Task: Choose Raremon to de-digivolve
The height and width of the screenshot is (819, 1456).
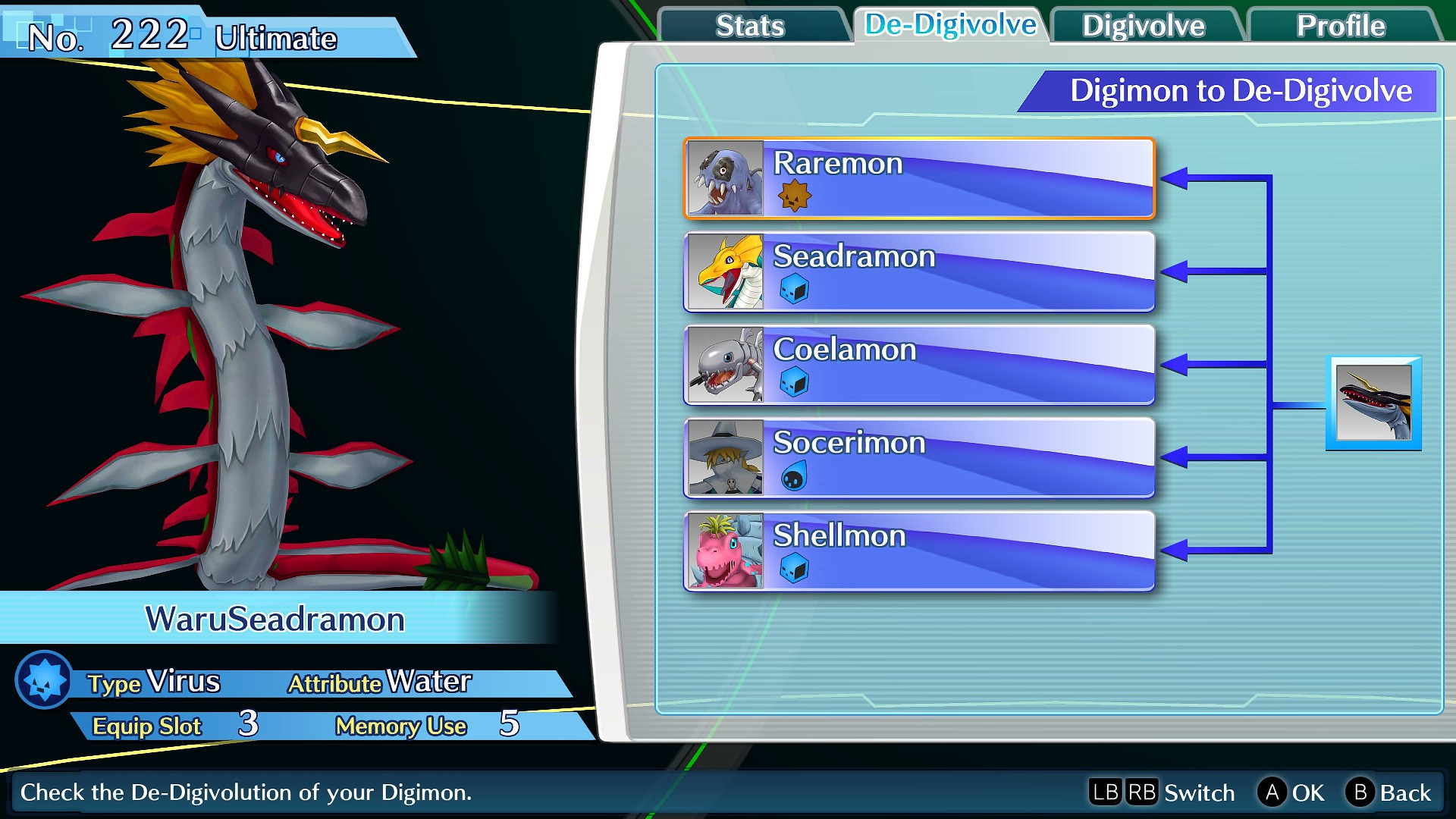Action: (918, 178)
